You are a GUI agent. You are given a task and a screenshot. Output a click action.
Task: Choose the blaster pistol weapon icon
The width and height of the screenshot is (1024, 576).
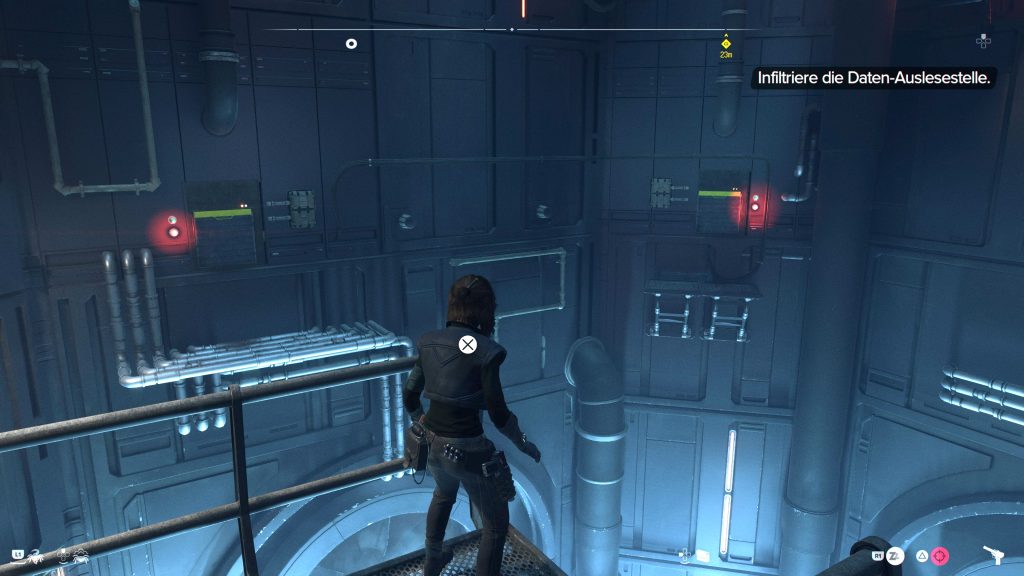click(994, 555)
